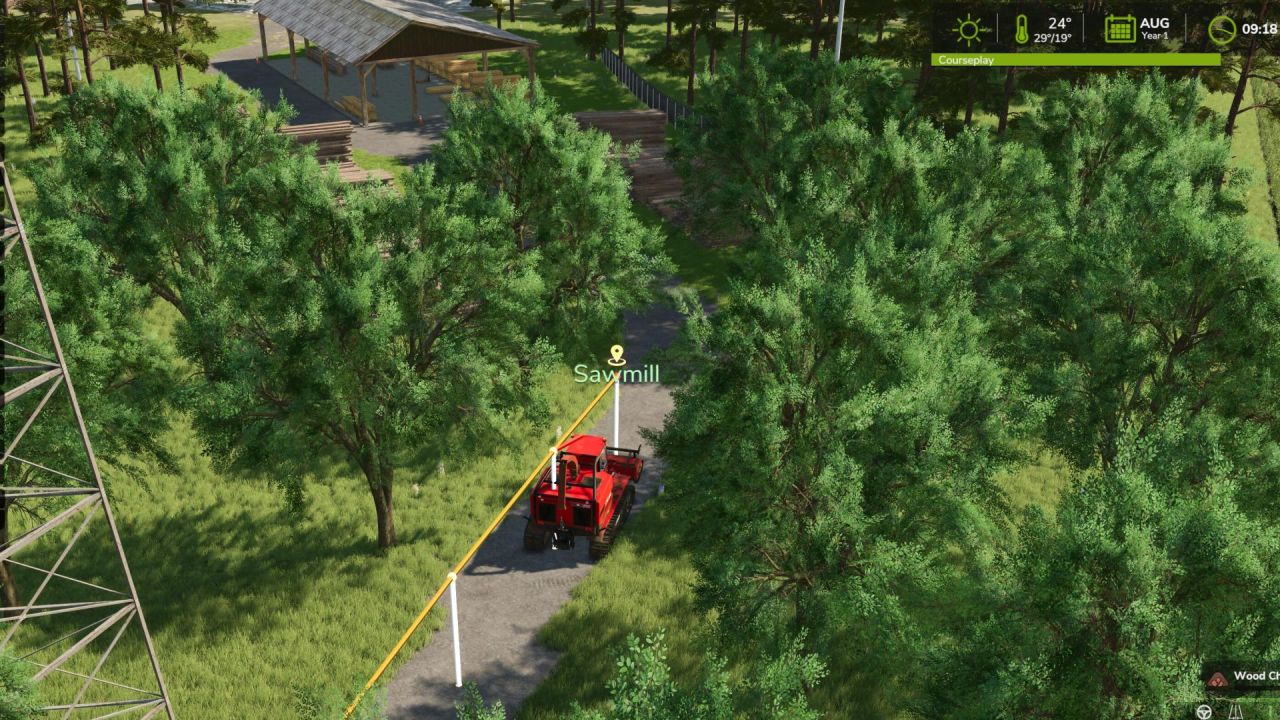The width and height of the screenshot is (1280, 720).
Task: Open the calendar icon showing AUG
Action: (x=1120, y=27)
